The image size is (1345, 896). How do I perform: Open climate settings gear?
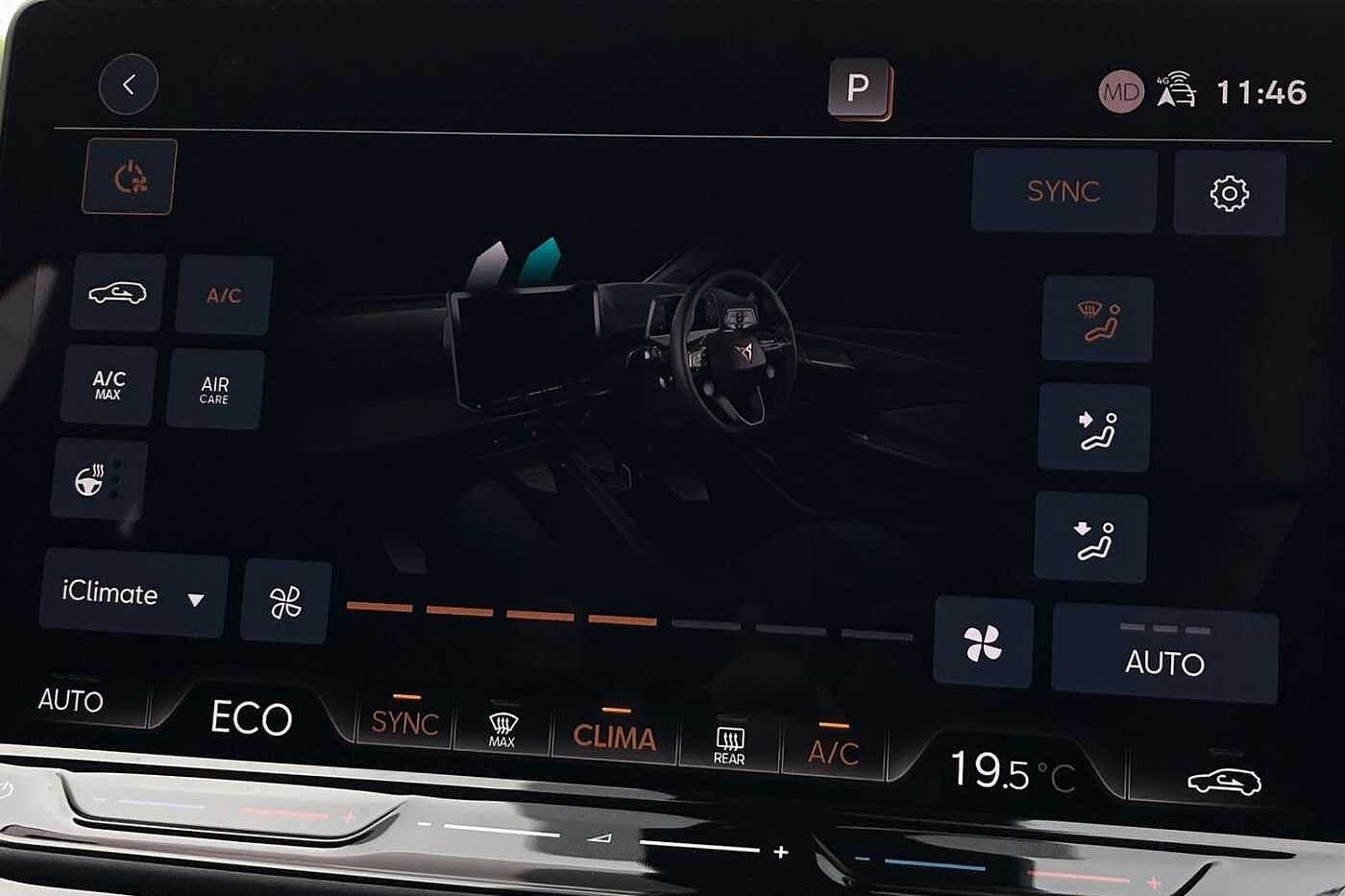(x=1229, y=194)
